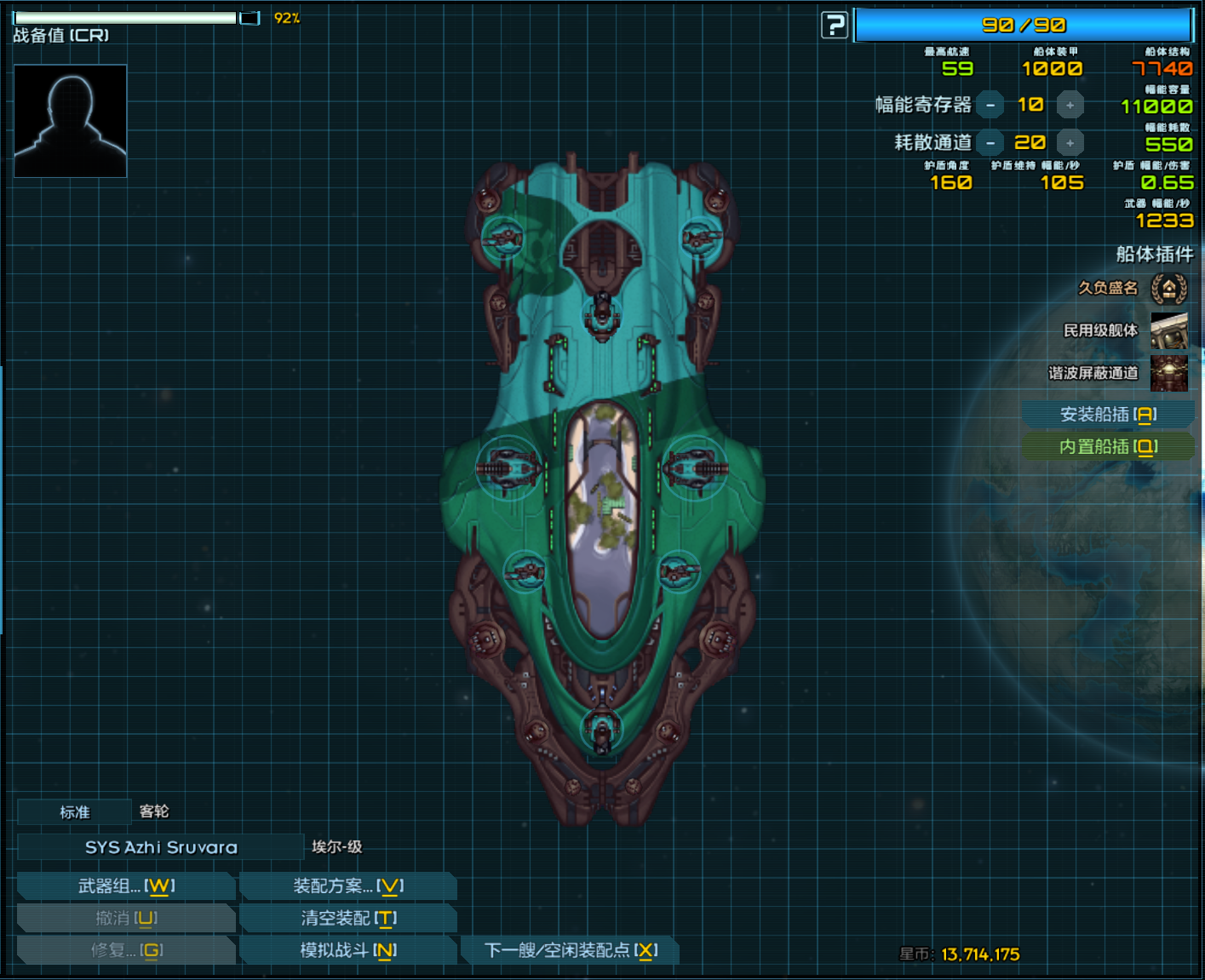
Task: Click the 标准 variant name field
Action: pos(74,812)
